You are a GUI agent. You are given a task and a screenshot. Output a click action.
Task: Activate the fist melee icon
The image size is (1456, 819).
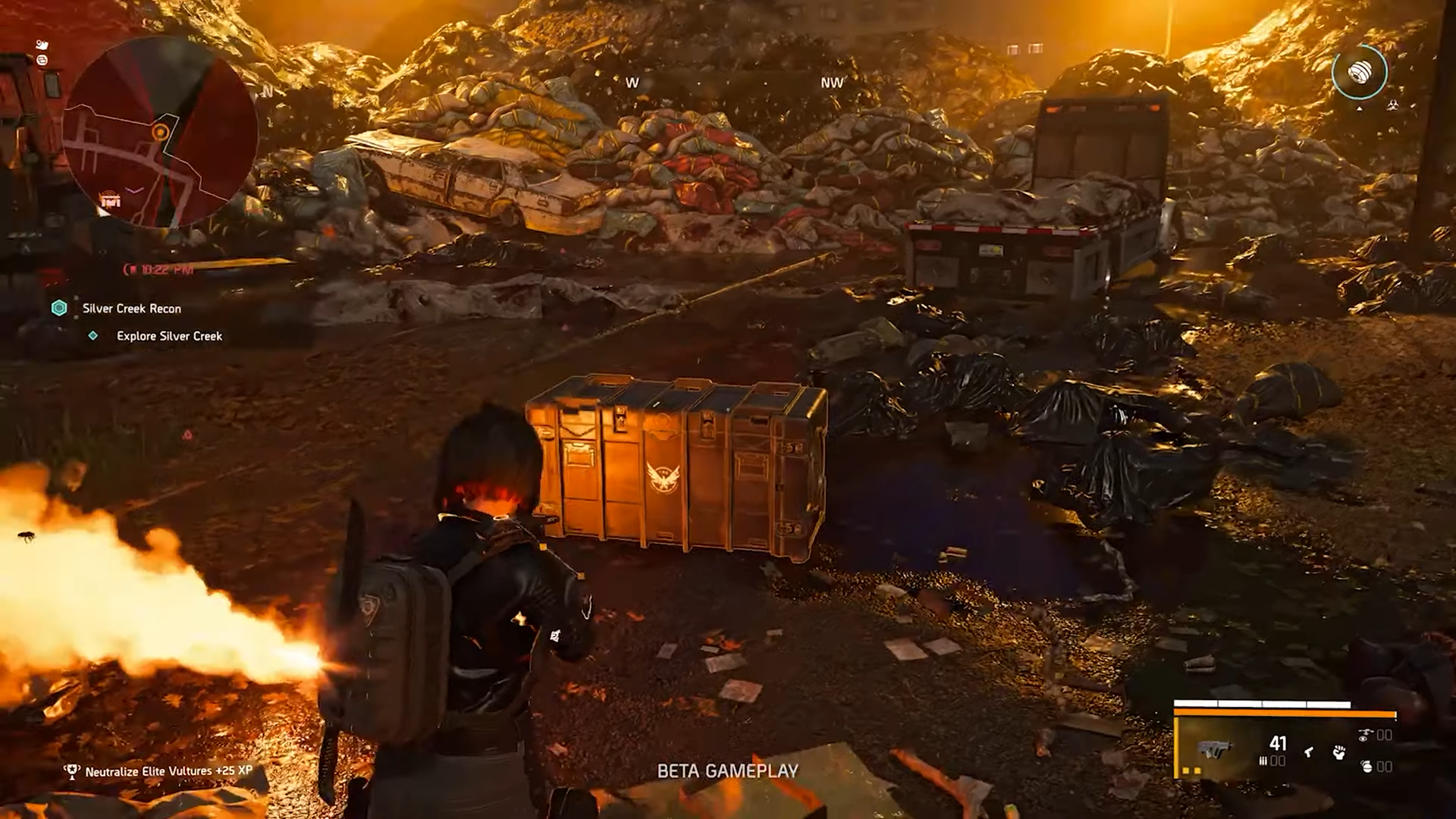1338,752
